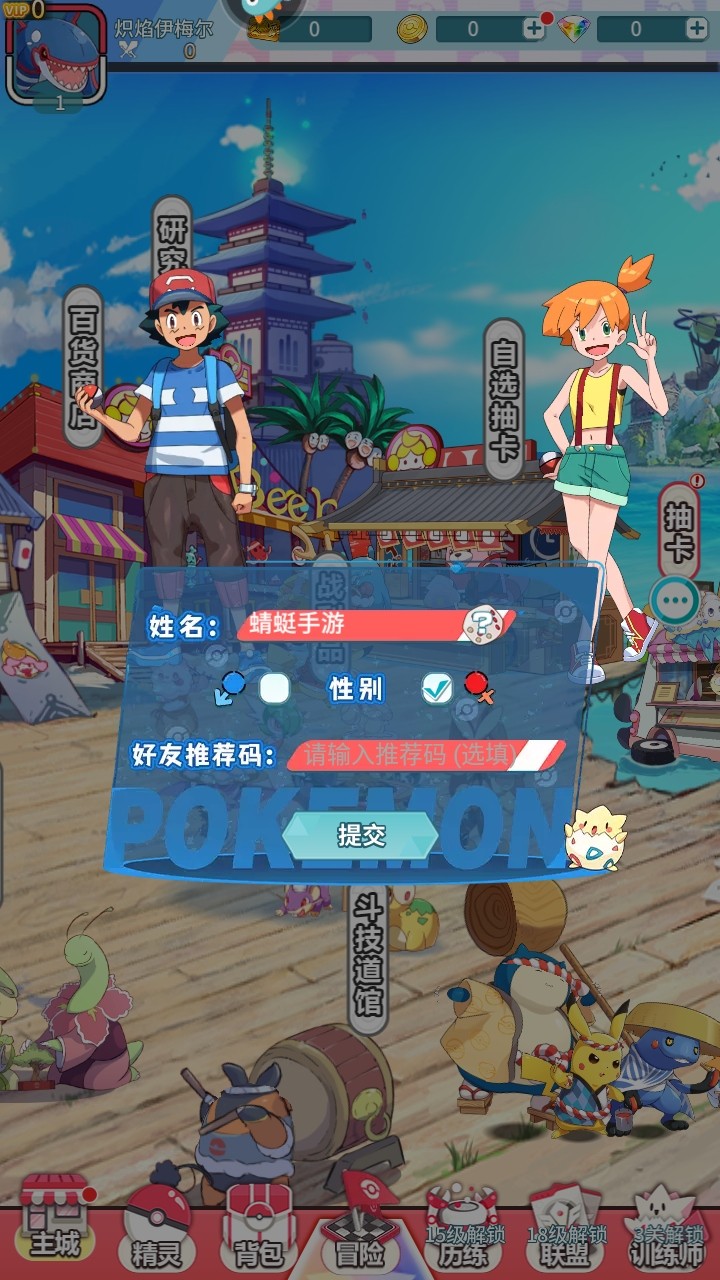Open the 抽卡 gacha sign

point(681,531)
